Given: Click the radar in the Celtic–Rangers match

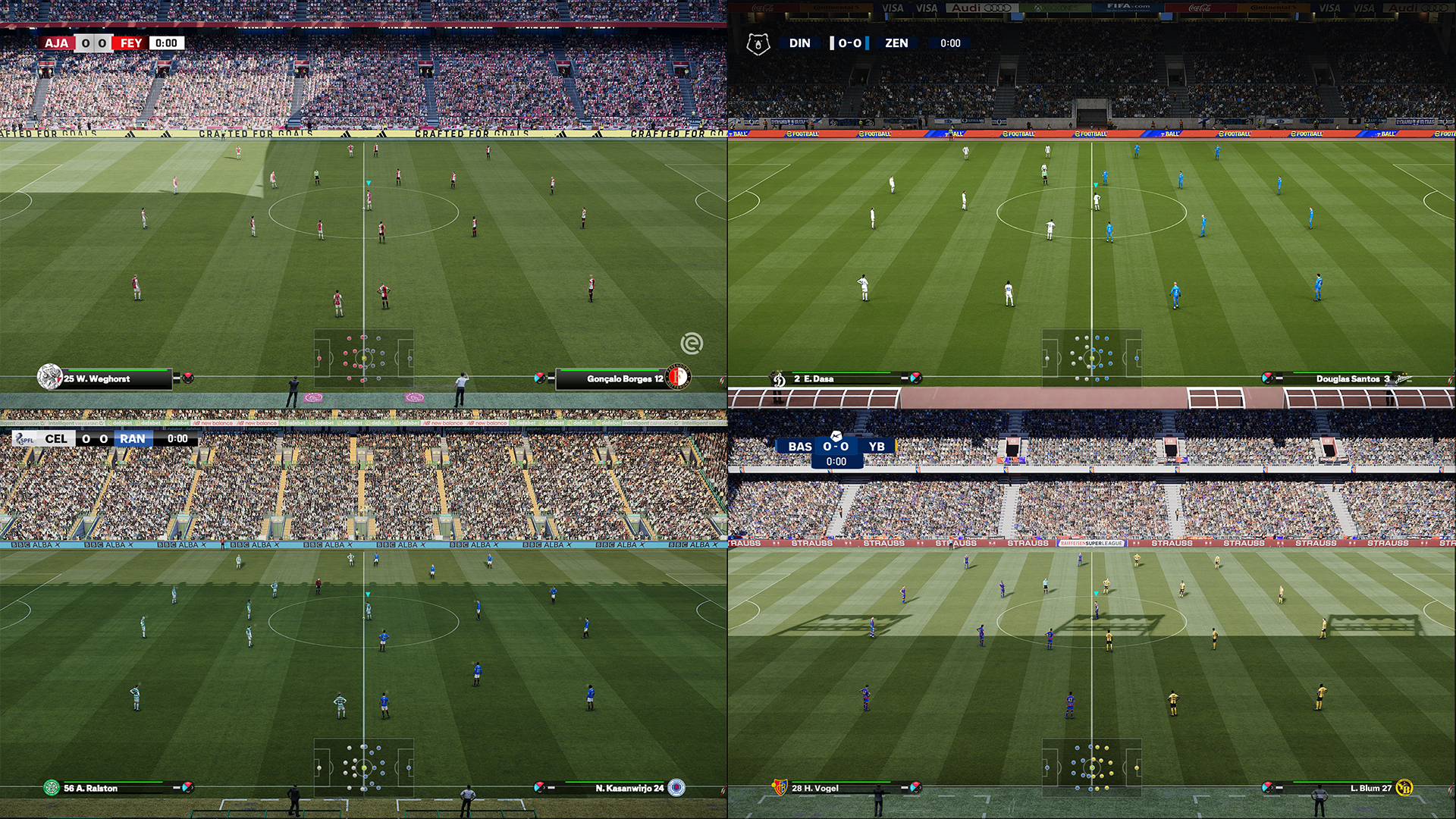Looking at the screenshot, I should tap(364, 767).
